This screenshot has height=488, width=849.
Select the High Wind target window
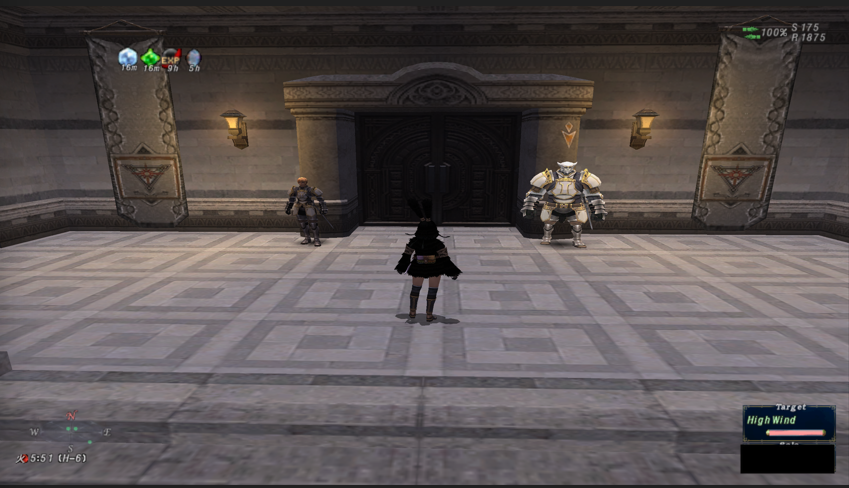788,422
